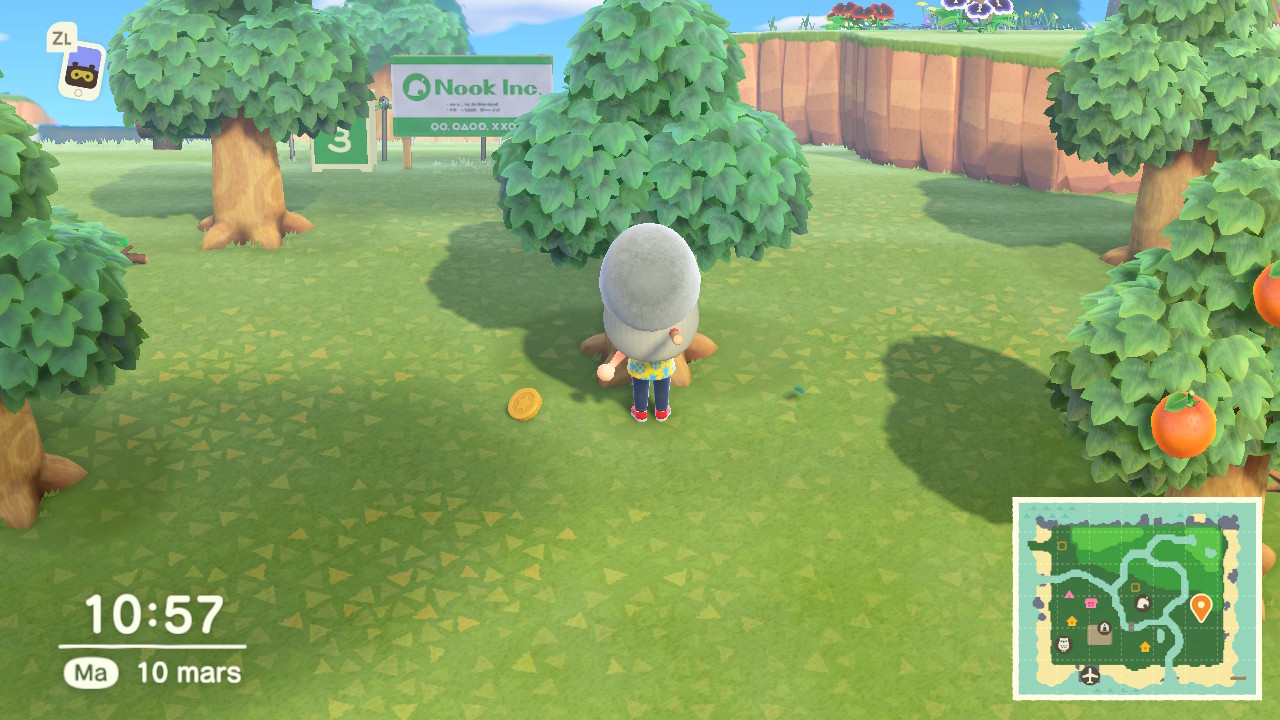Viewport: 1280px width, 720px height.
Task: Click the pink tent icon on the map
Action: 1069,595
